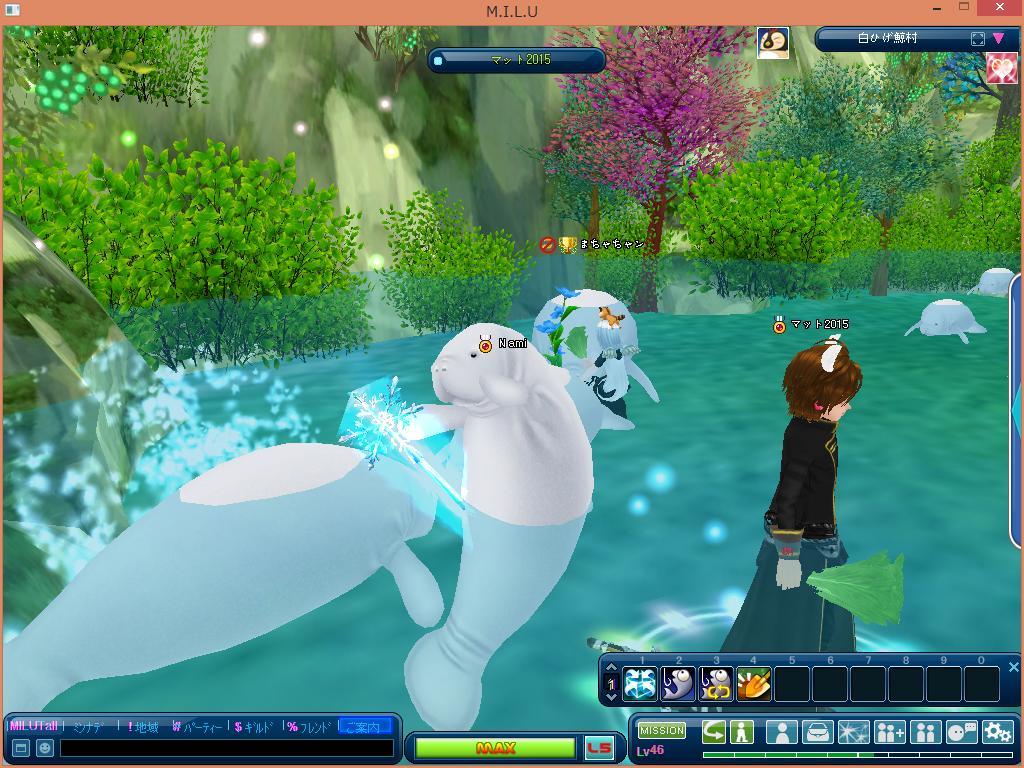This screenshot has width=1024, height=768.
Task: Focus the chat text input field
Action: 226,748
